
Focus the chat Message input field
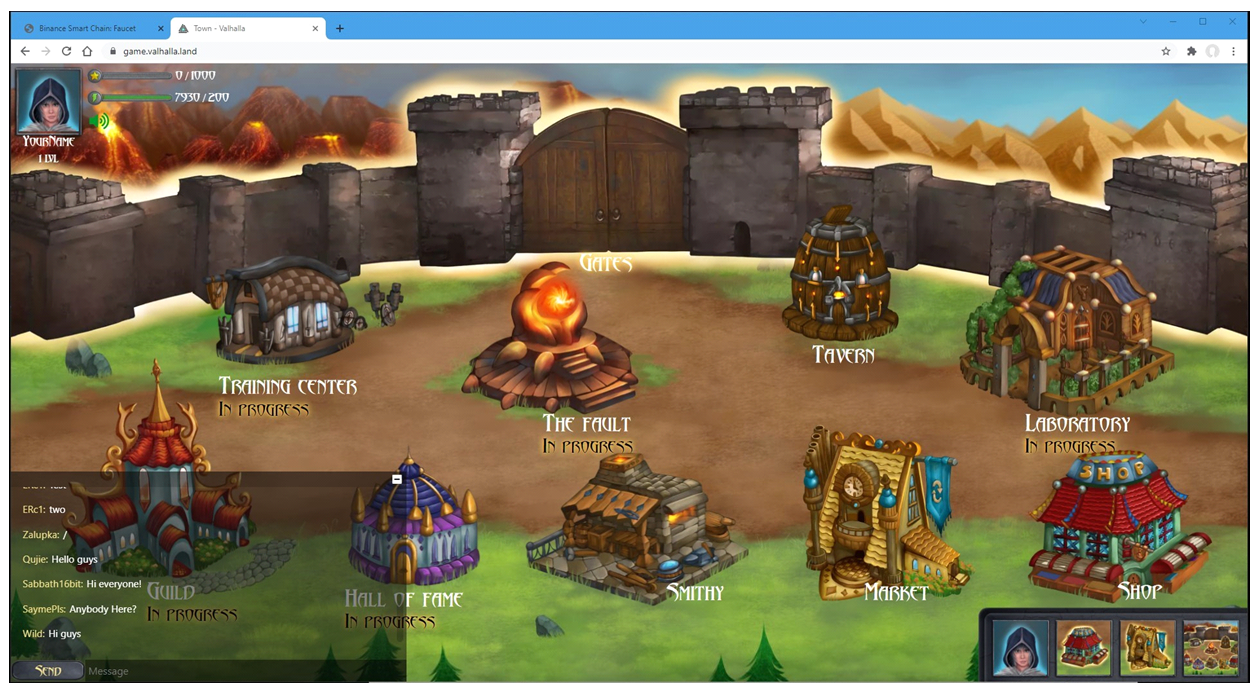240,671
